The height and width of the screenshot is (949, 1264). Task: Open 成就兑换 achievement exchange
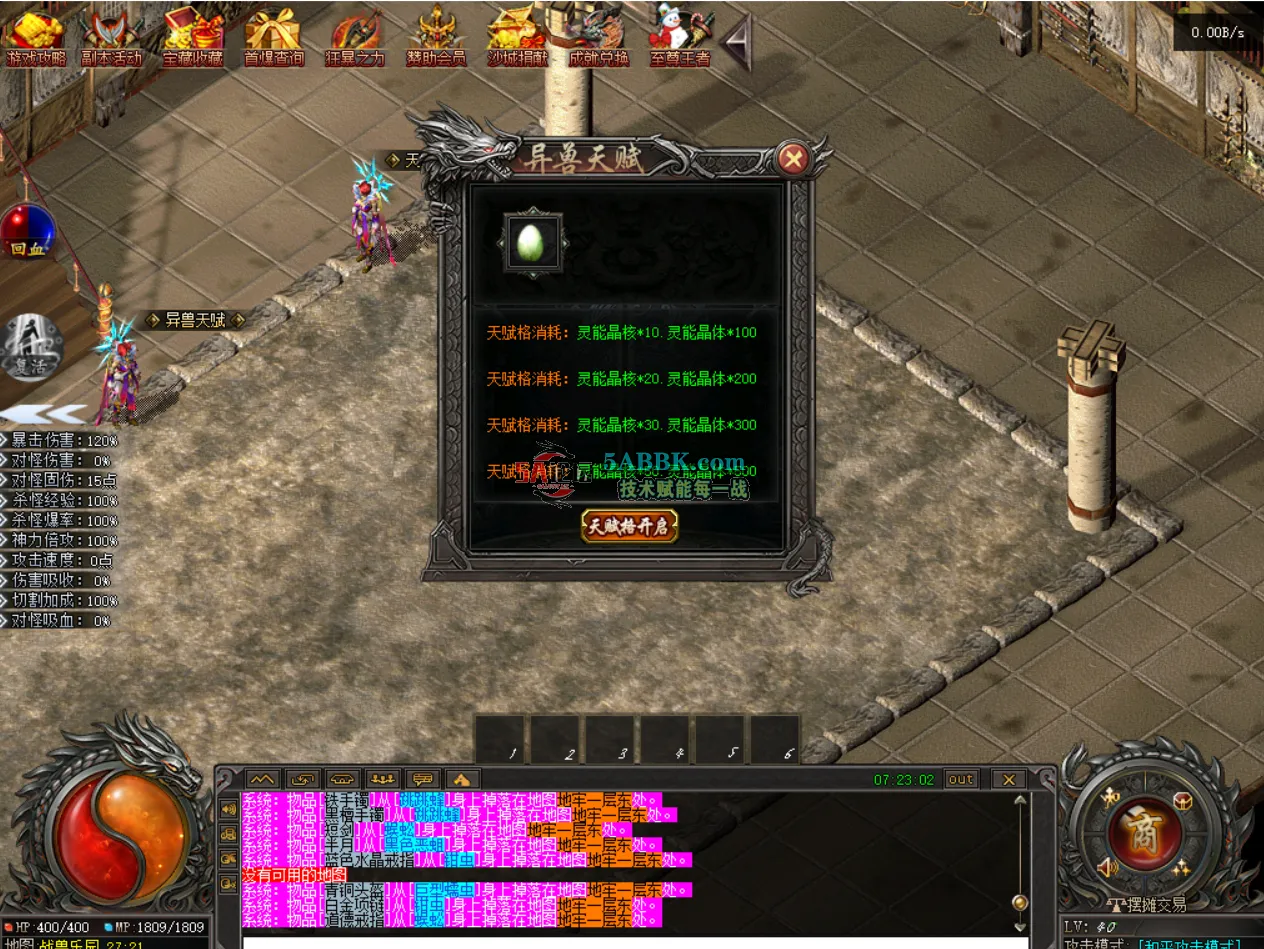pos(599,37)
